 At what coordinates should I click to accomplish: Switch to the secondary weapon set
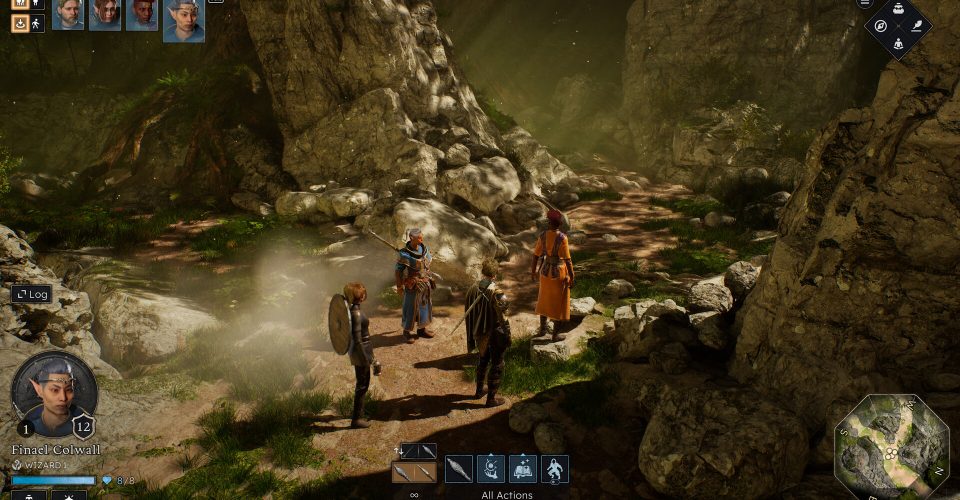pyautogui.click(x=419, y=451)
